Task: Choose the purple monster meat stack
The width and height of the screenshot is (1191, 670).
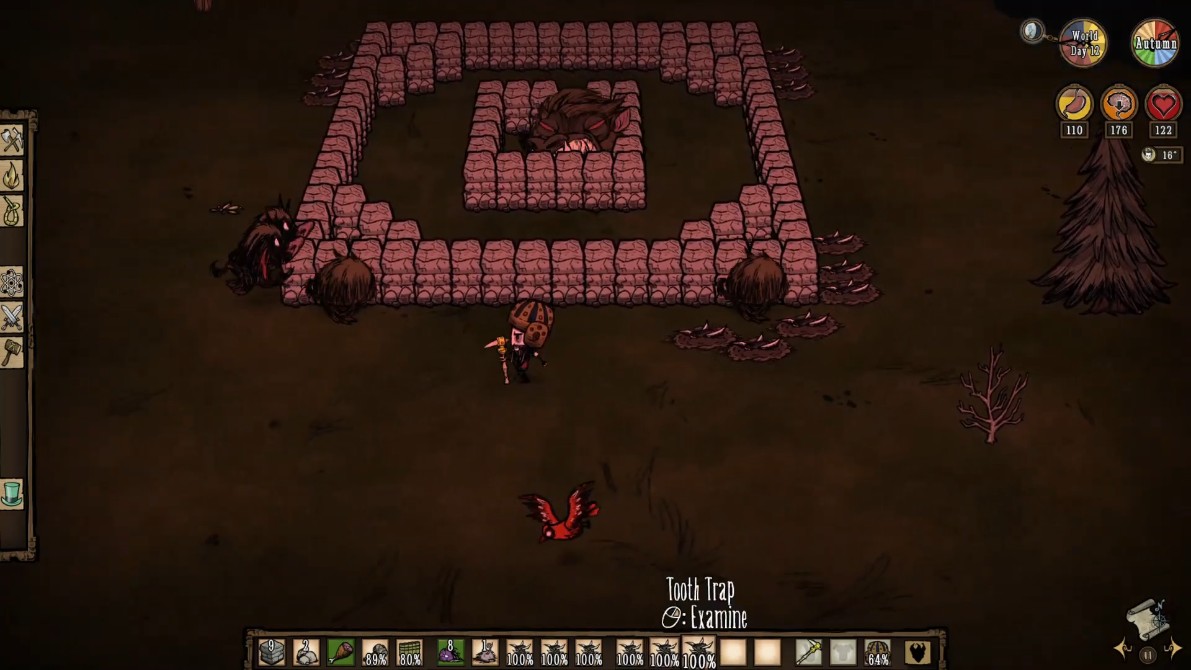Action: coord(450,652)
